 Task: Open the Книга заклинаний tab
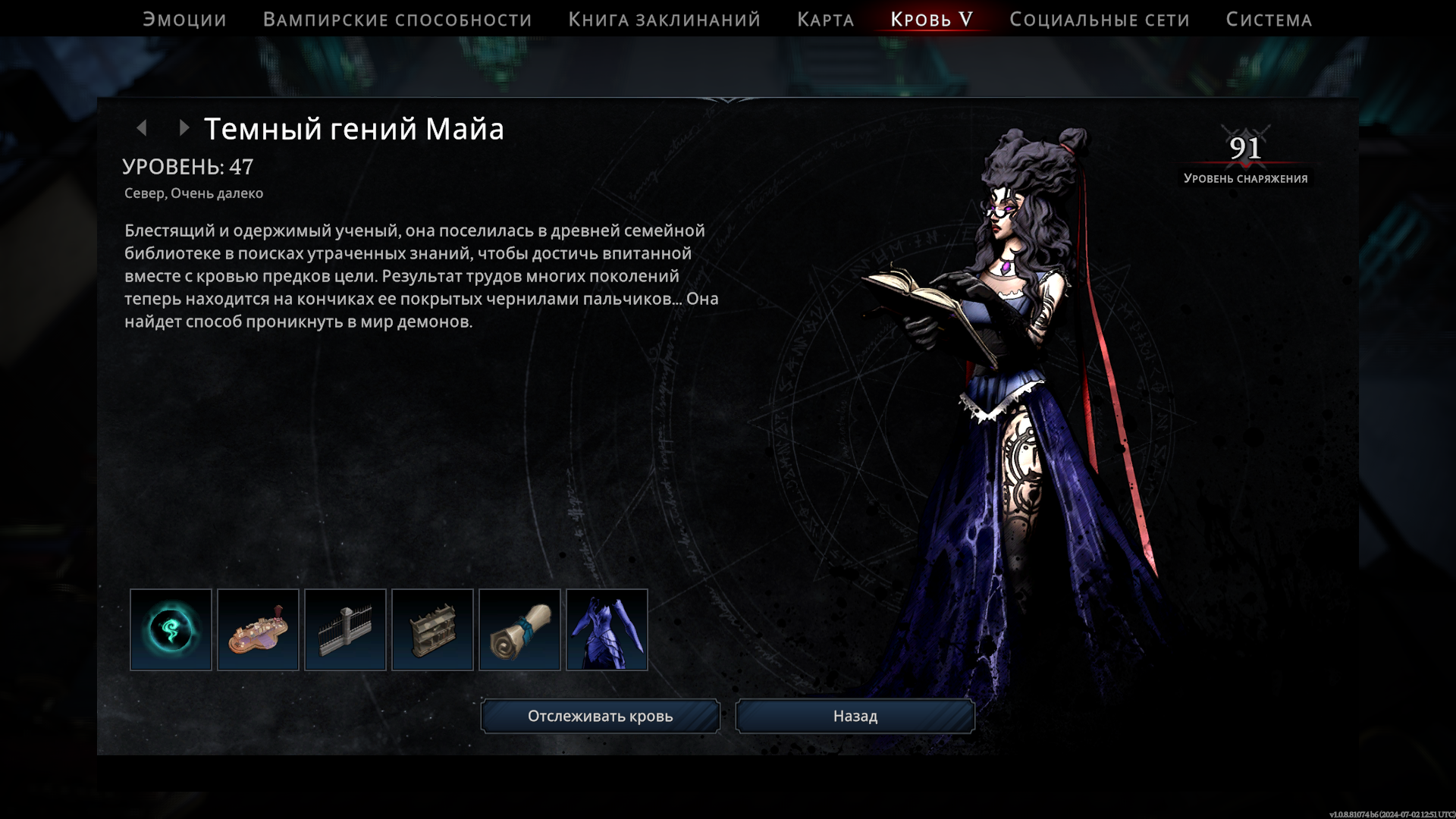click(664, 20)
